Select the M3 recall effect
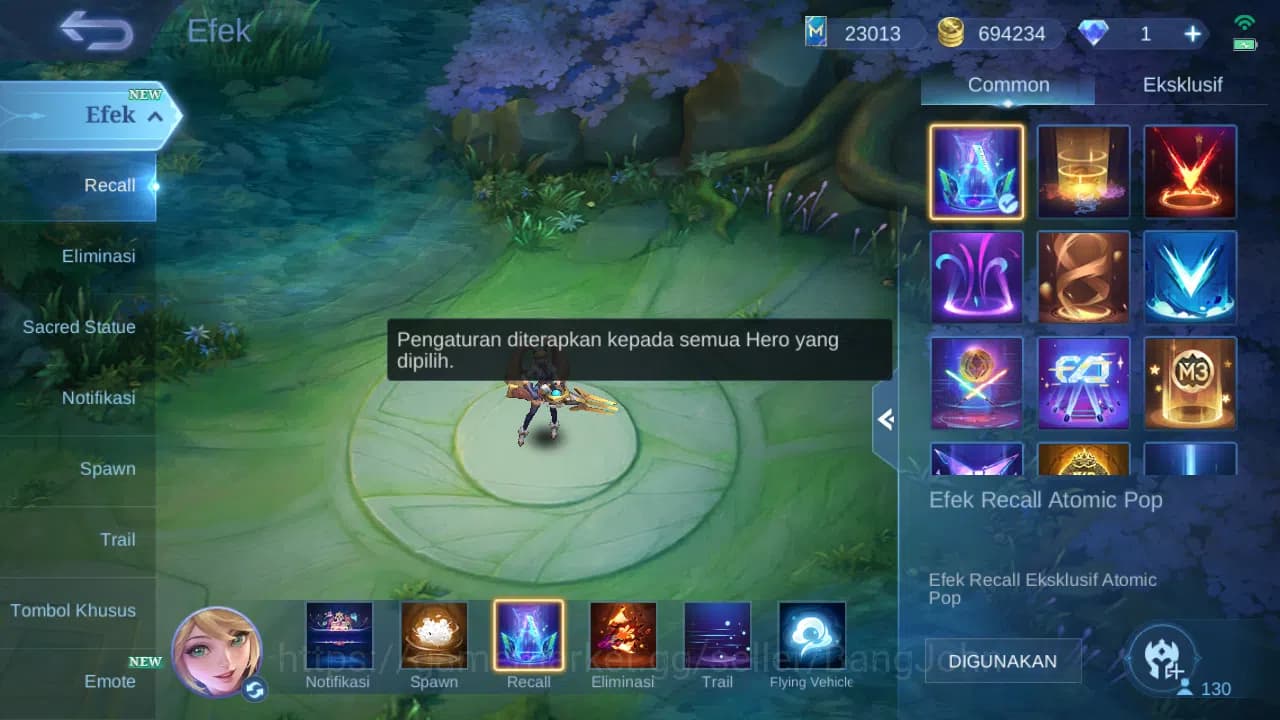The width and height of the screenshot is (1280, 720). 1190,383
